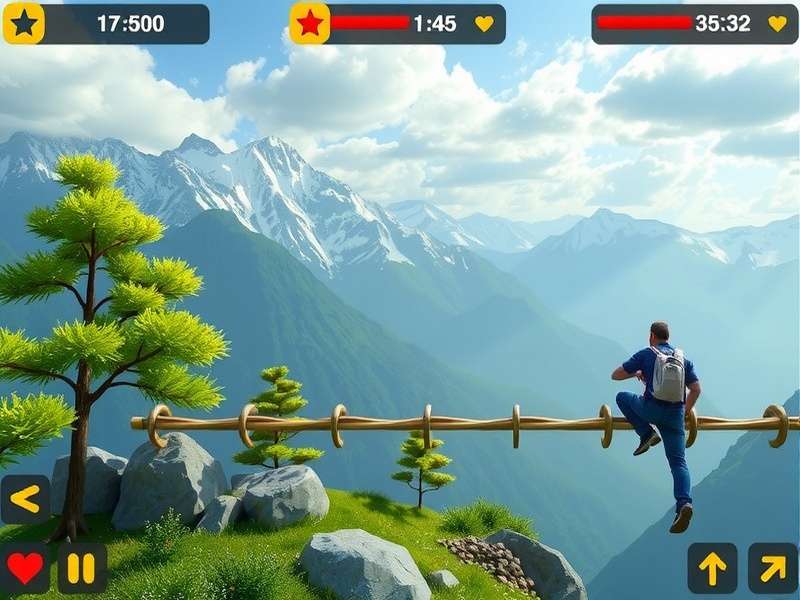The width and height of the screenshot is (800, 600).
Task: Pause the game with the pause button
Action: [82, 568]
